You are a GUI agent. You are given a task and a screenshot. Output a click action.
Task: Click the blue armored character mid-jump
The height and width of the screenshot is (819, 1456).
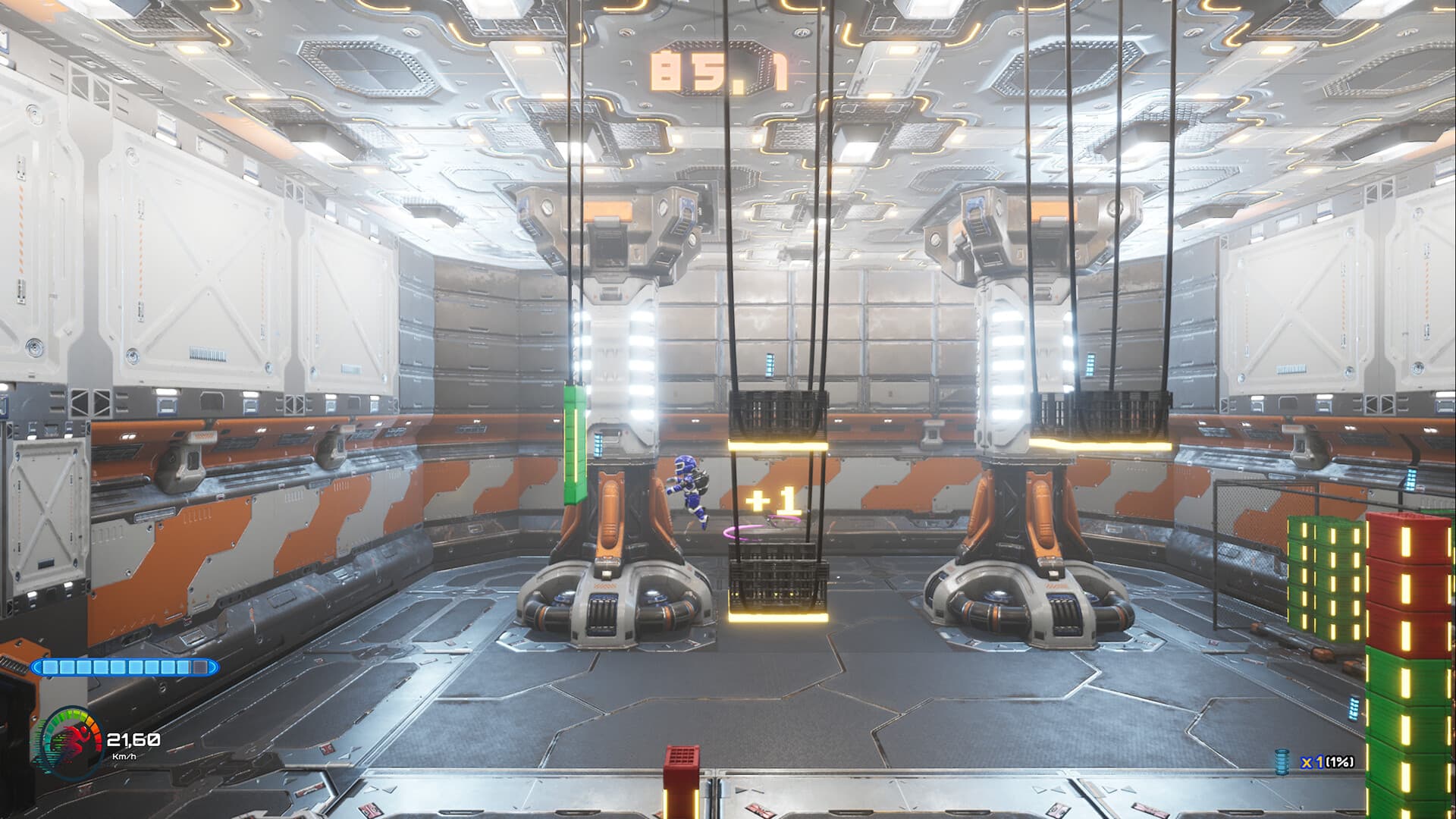tap(689, 489)
